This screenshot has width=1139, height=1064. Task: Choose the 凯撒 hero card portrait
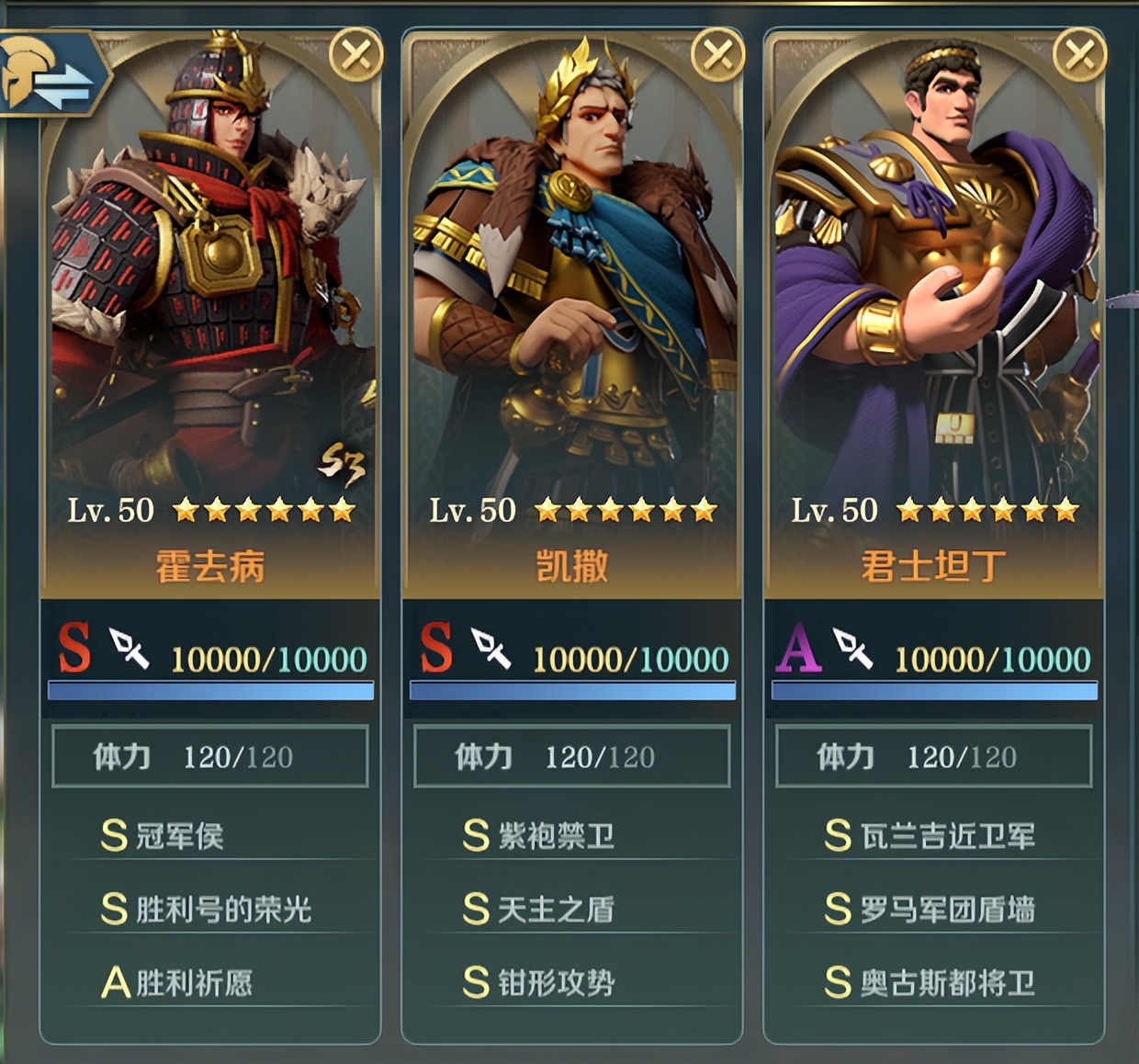571,276
